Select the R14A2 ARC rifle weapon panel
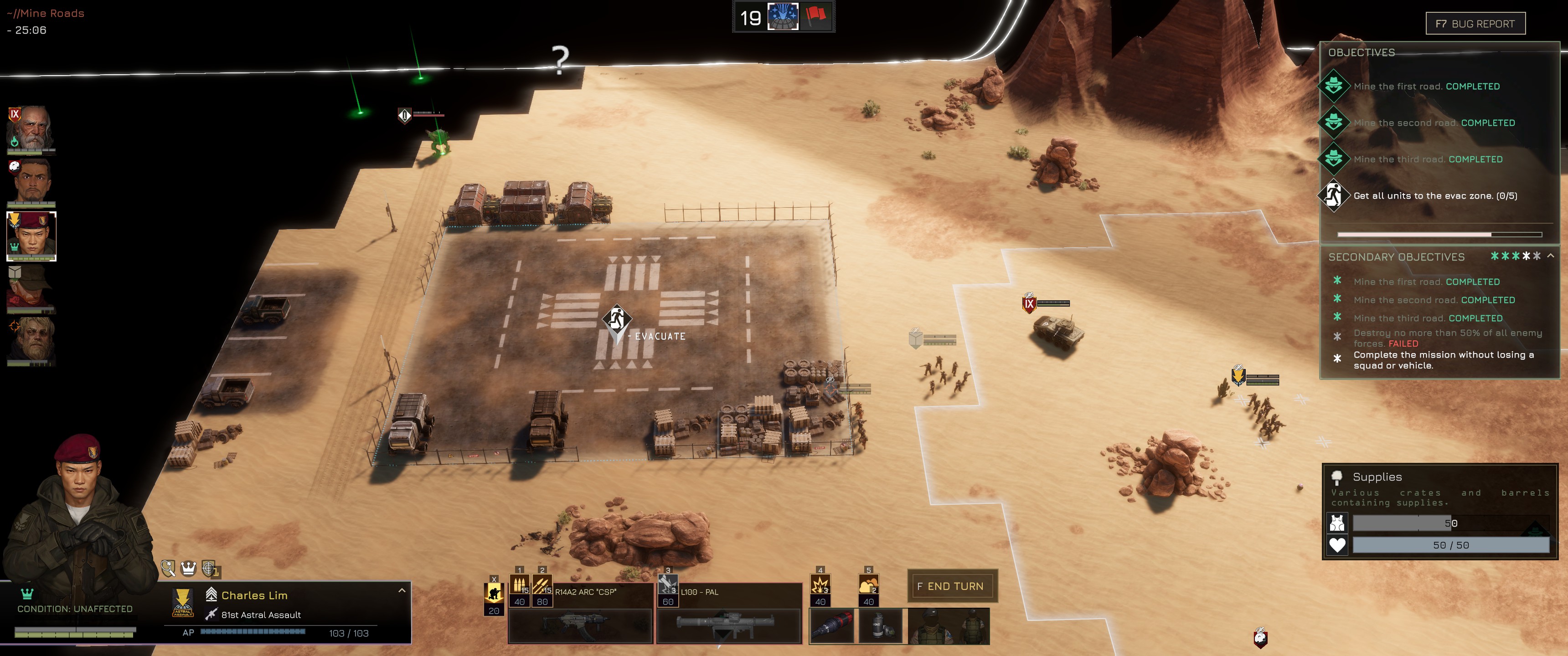Image resolution: width=1568 pixels, height=656 pixels. (579, 625)
